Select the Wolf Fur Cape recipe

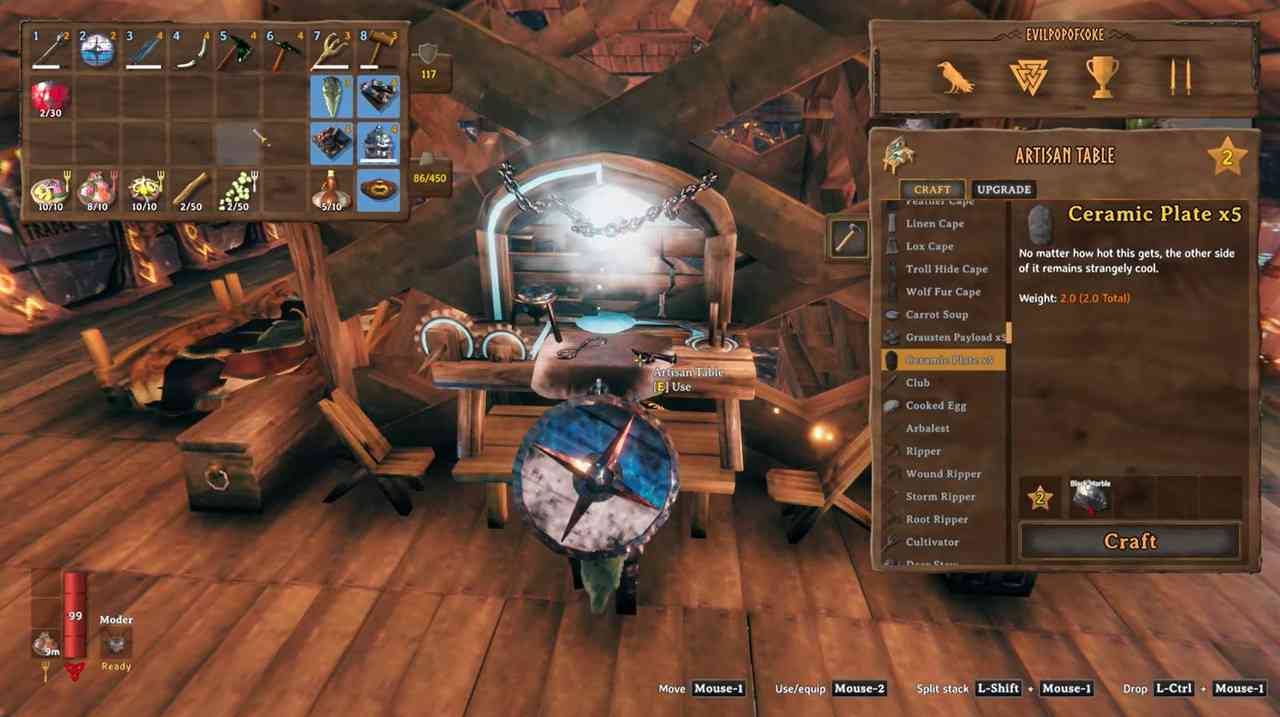[x=942, y=292]
